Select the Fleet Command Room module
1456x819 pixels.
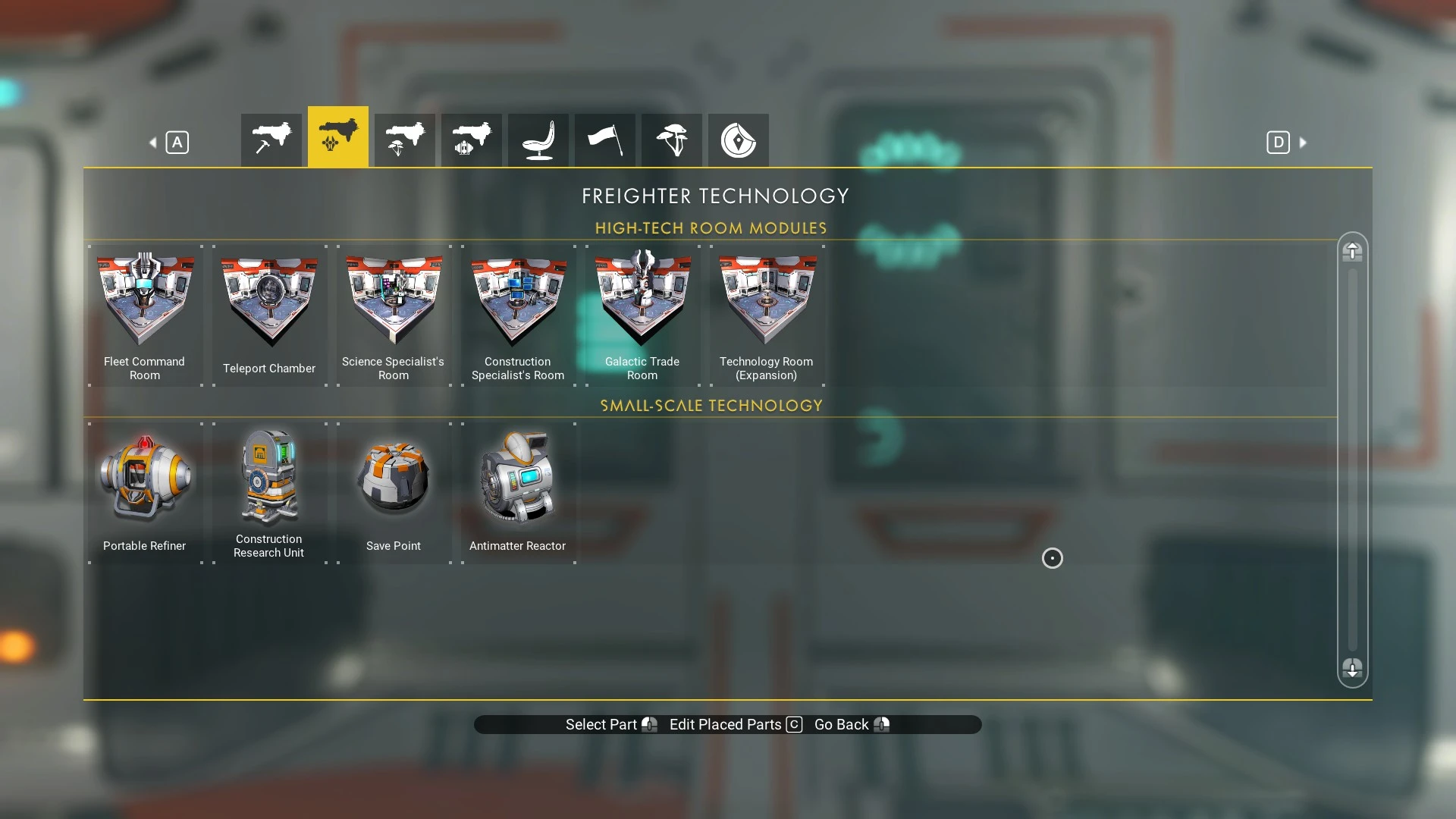point(145,315)
